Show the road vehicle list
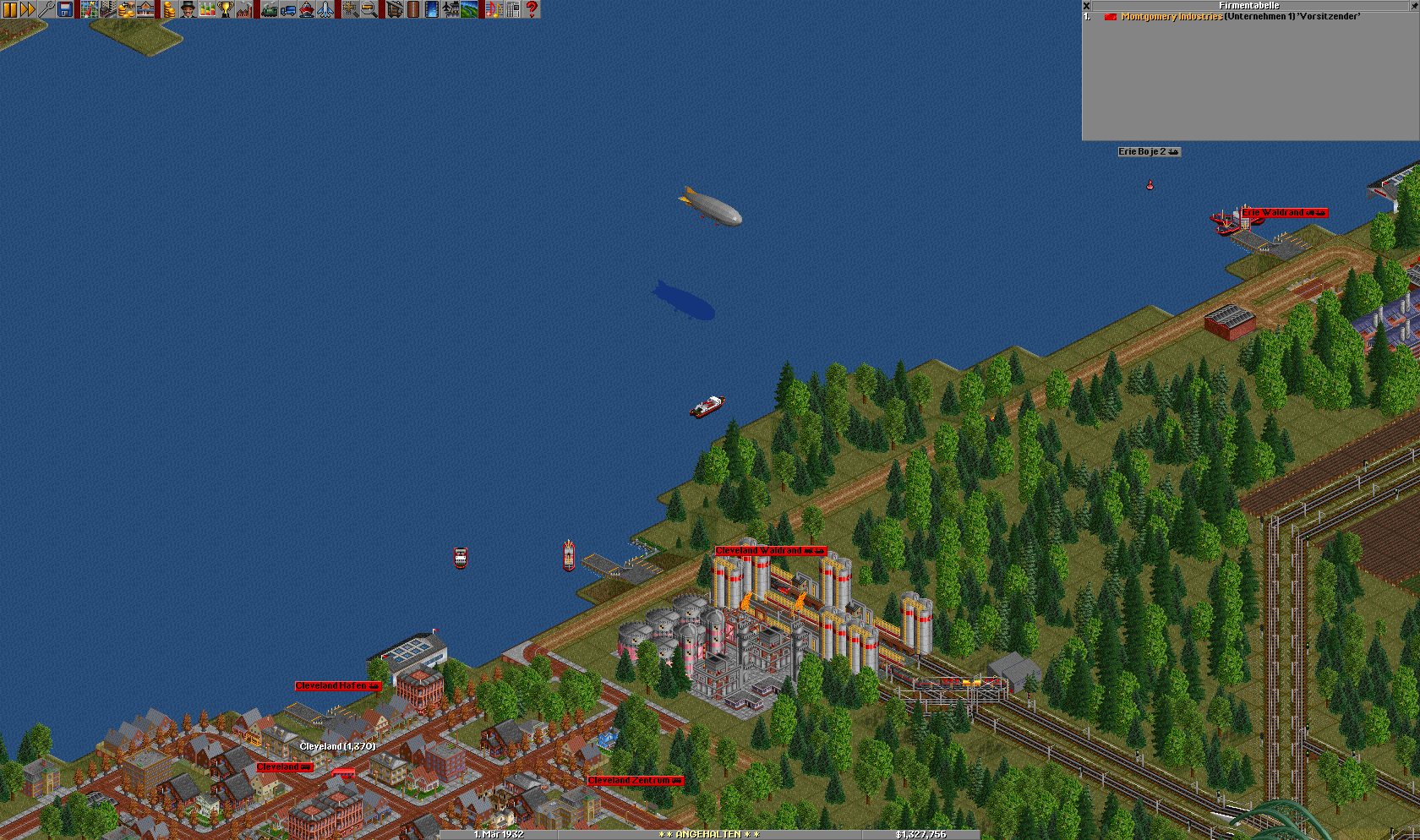1420x840 pixels. 288,9
